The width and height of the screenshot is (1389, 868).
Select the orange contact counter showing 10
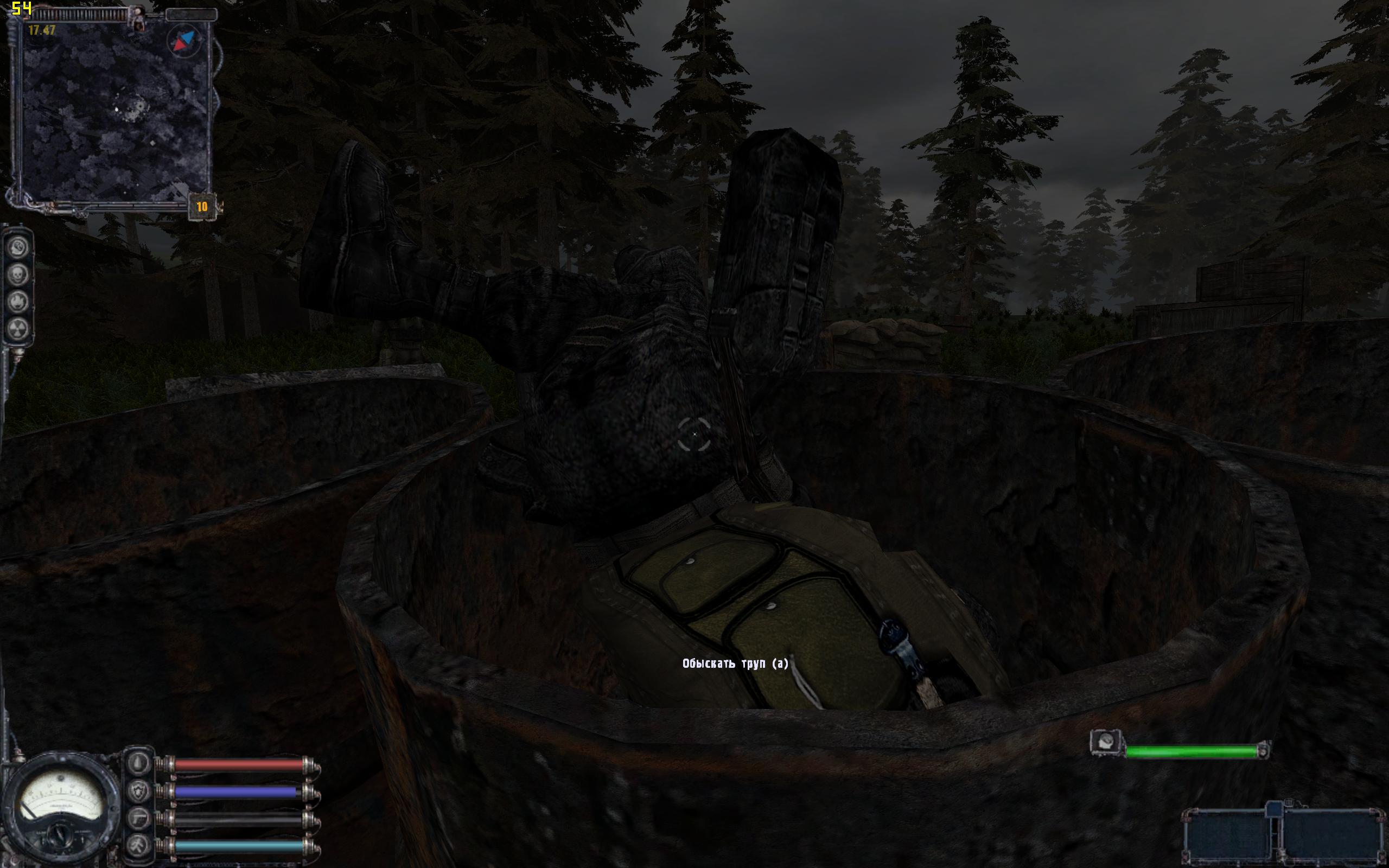tap(201, 207)
